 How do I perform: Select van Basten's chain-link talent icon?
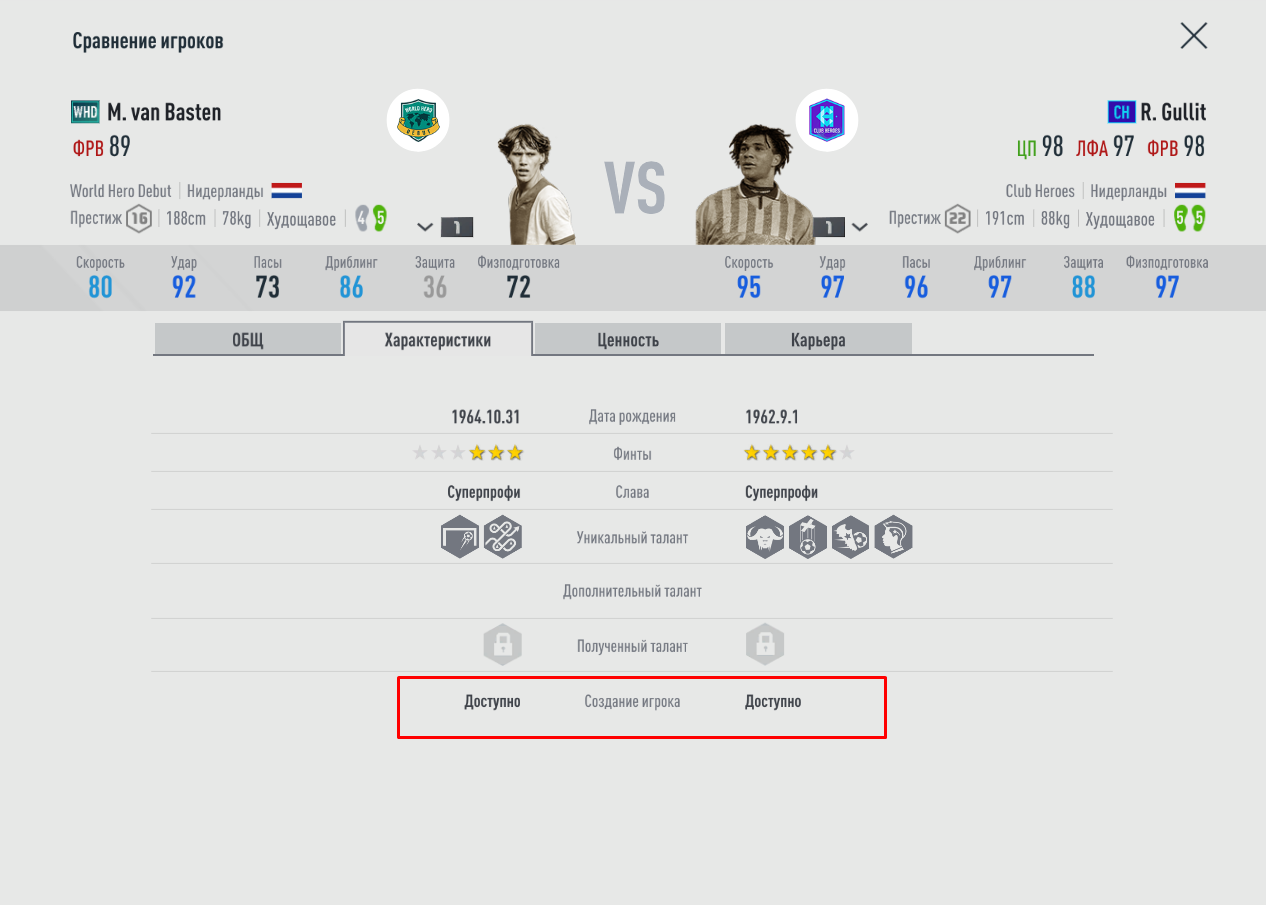point(503,538)
